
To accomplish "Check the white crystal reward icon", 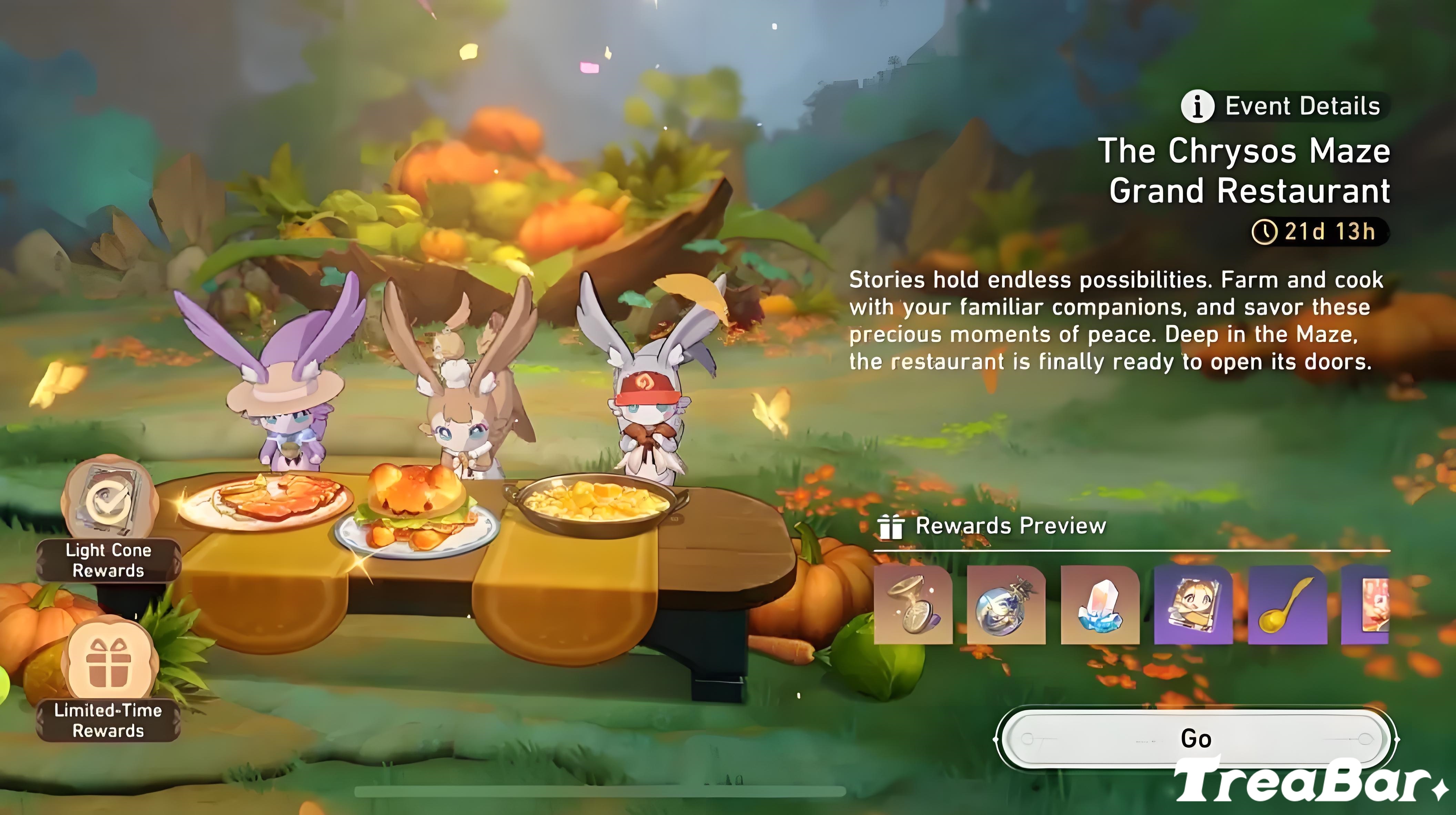I will pos(1099,605).
